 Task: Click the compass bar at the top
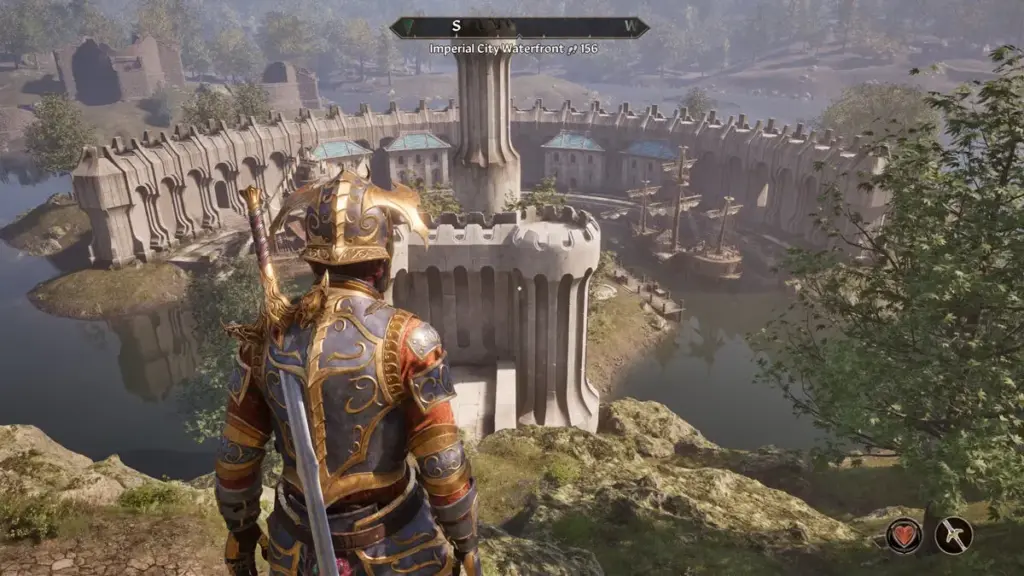click(519, 27)
